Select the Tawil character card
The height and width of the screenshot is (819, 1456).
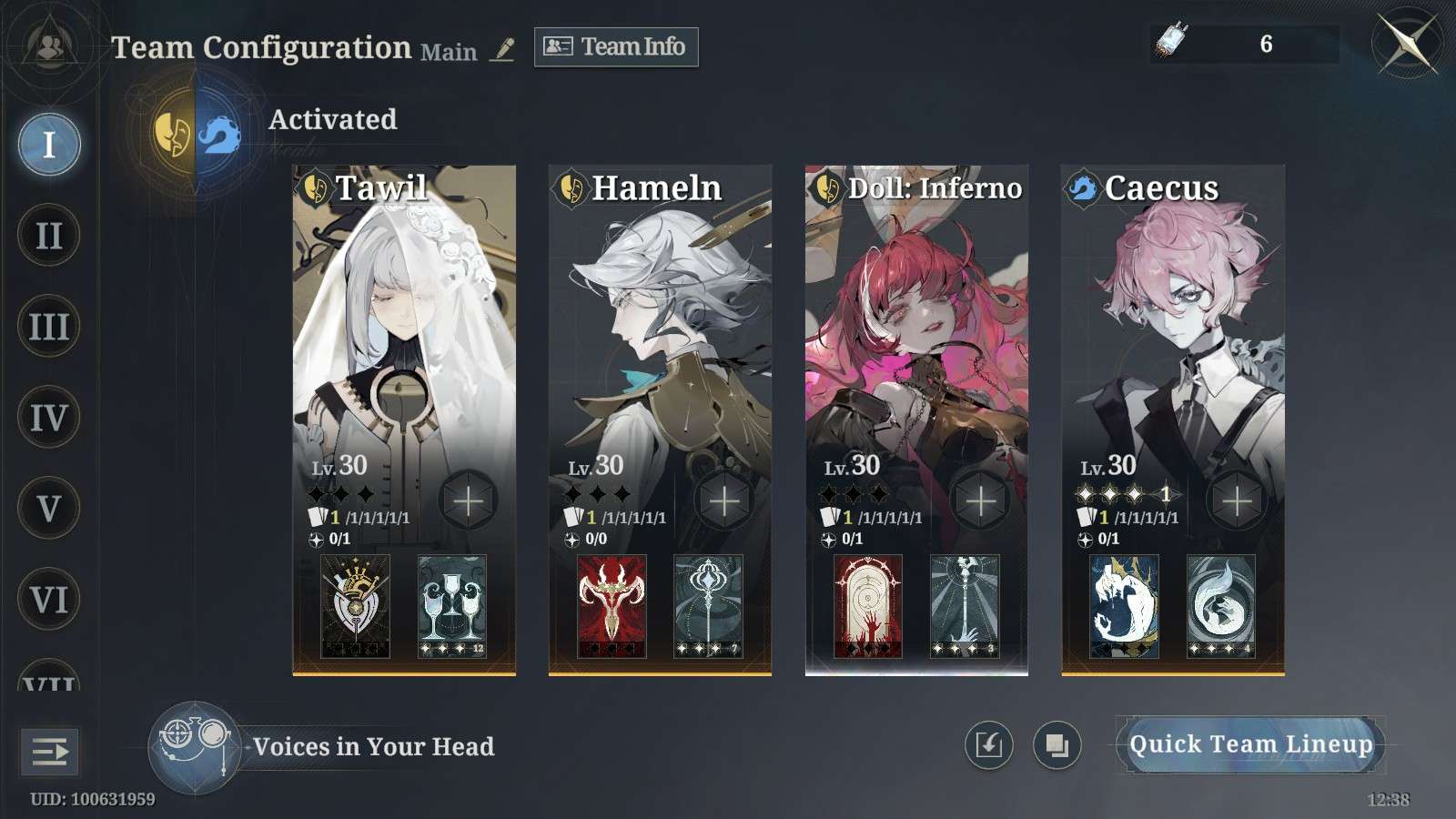click(x=403, y=346)
